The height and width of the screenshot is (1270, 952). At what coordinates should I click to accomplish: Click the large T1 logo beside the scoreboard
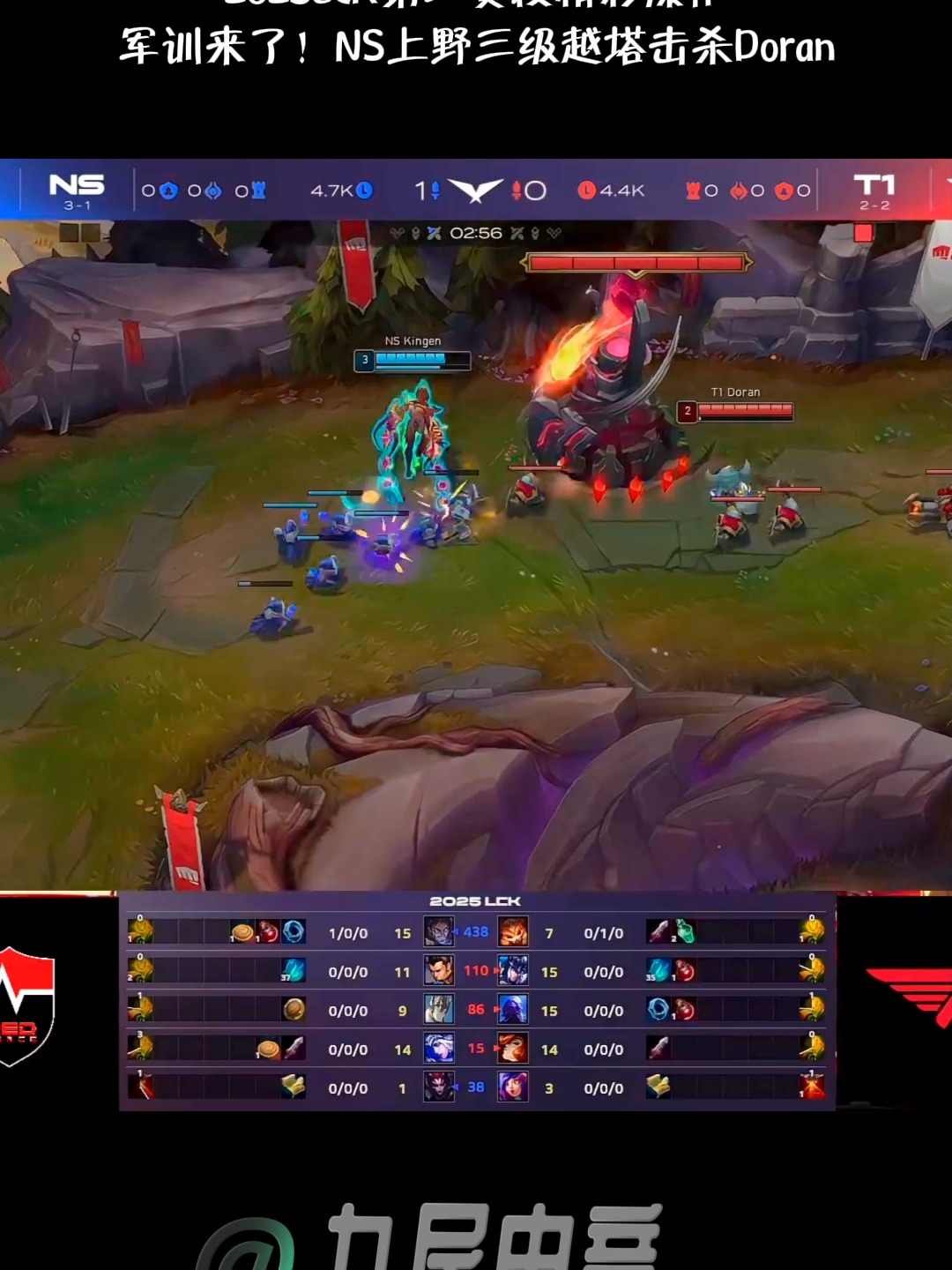tap(912, 997)
